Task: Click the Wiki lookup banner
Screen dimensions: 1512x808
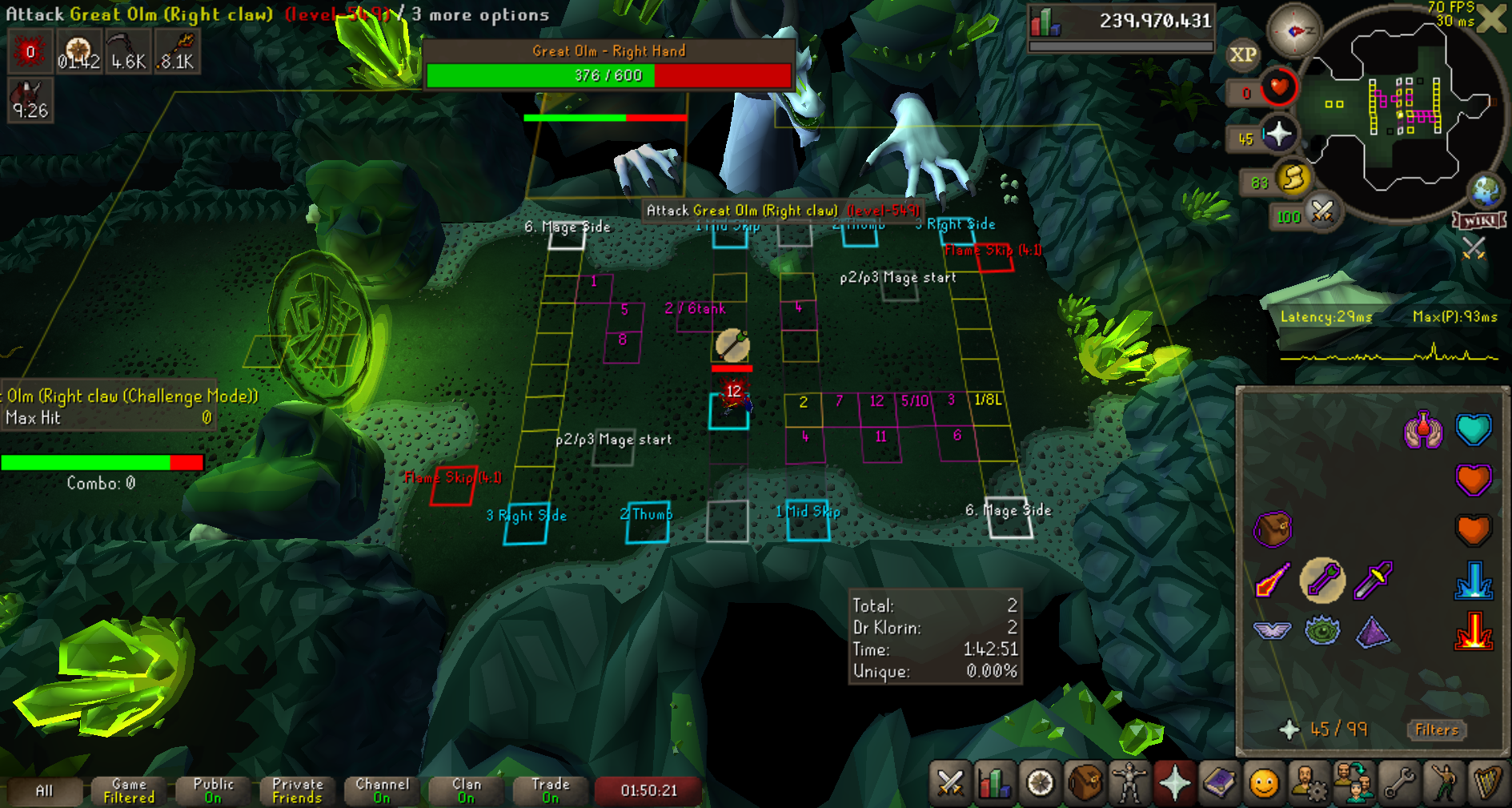Action: pyautogui.click(x=1480, y=220)
